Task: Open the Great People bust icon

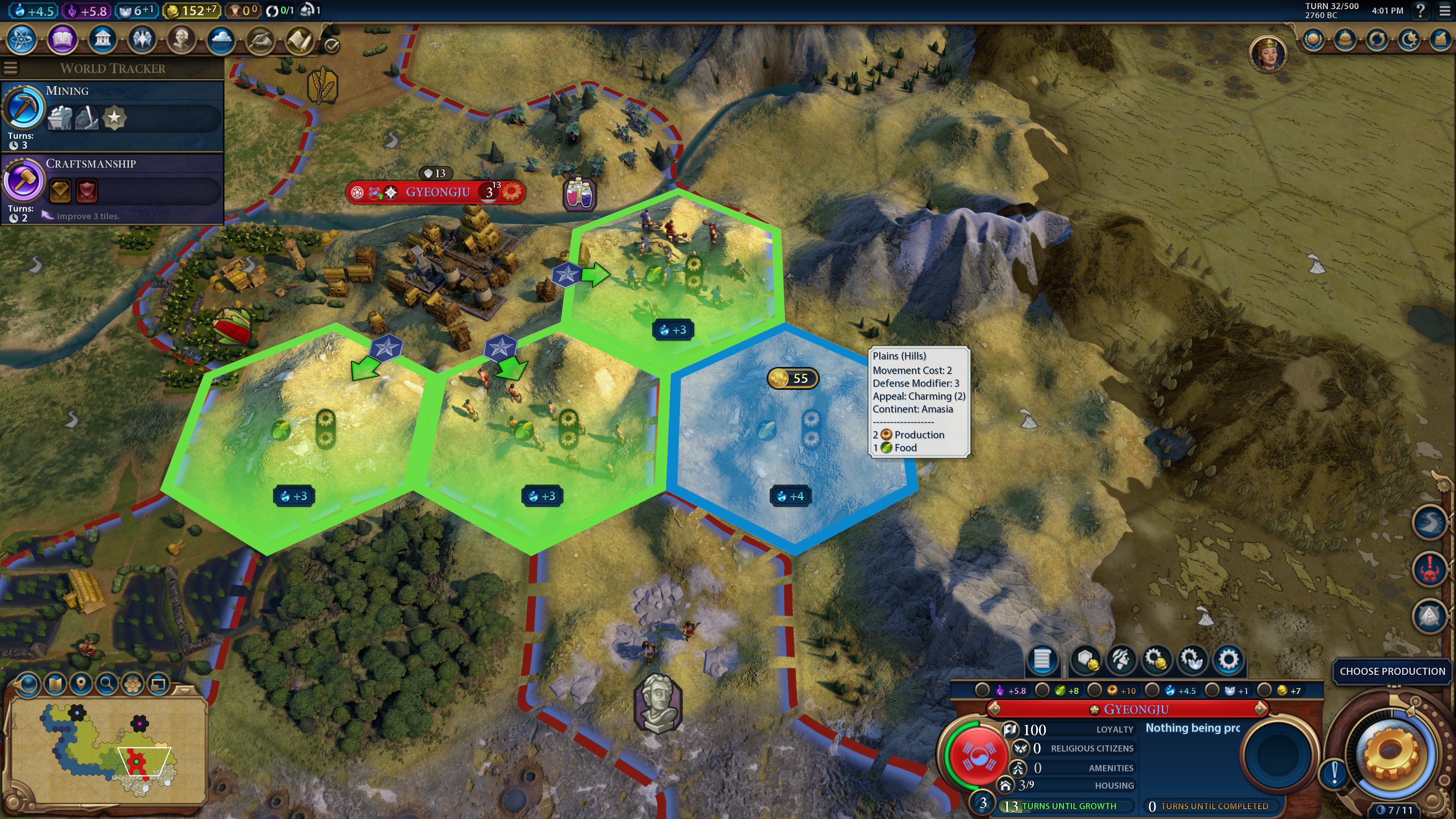Action: pyautogui.click(x=182, y=39)
